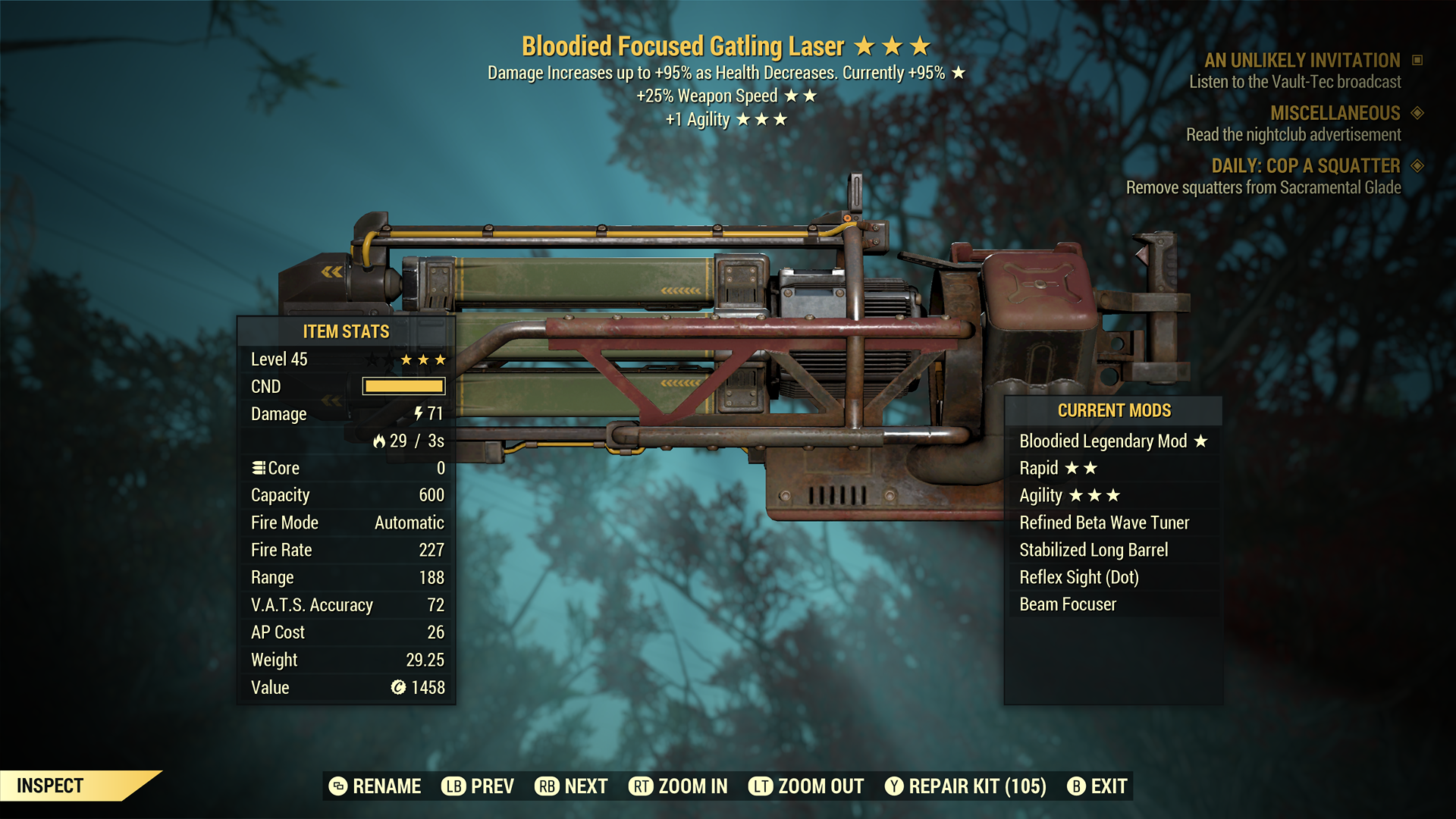
Task: Show the NEXT item
Action: click(x=572, y=786)
